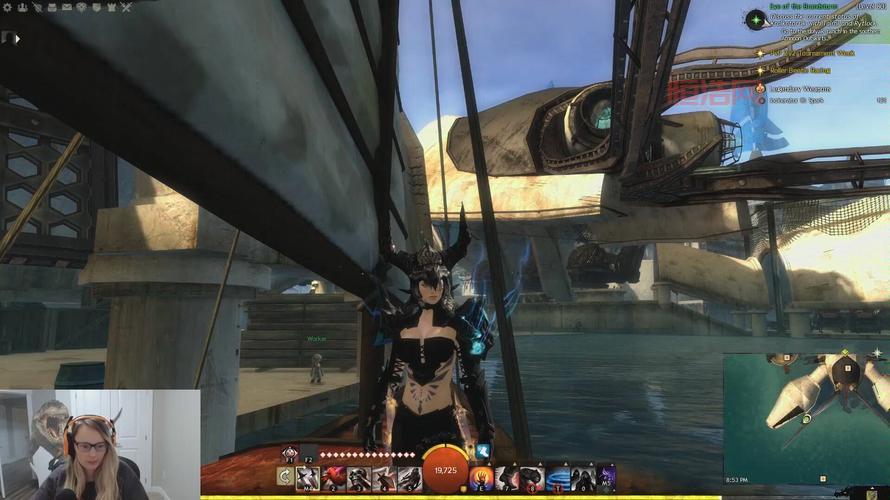Image resolution: width=890 pixels, height=500 pixels.
Task: Open the PvP crossed swords icon
Action: click(126, 7)
